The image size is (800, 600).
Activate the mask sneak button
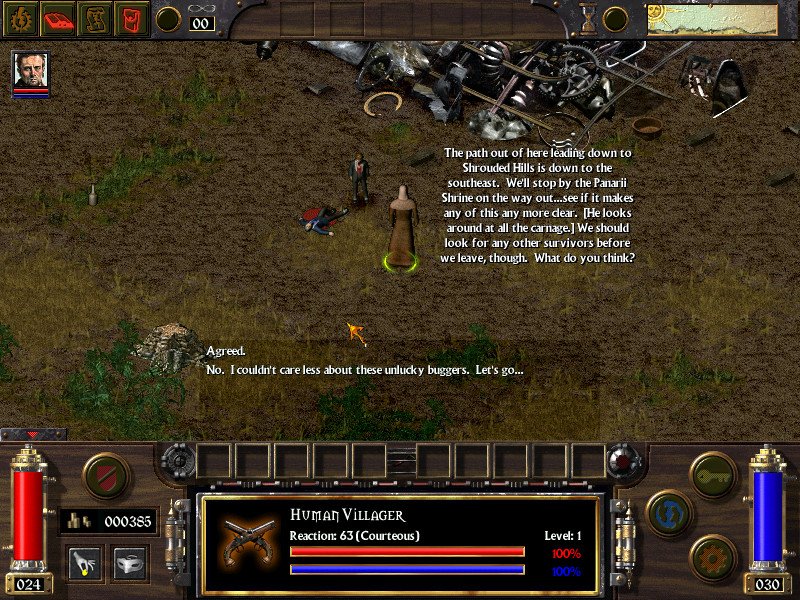(129, 563)
